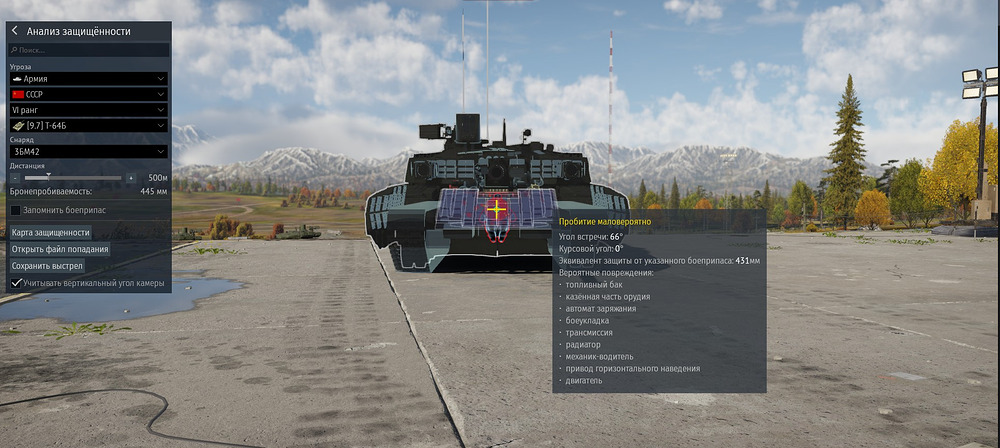Screen dimensions: 1000x448
Task: Open the 3БМ42 shell dropdown
Action: 88,151
